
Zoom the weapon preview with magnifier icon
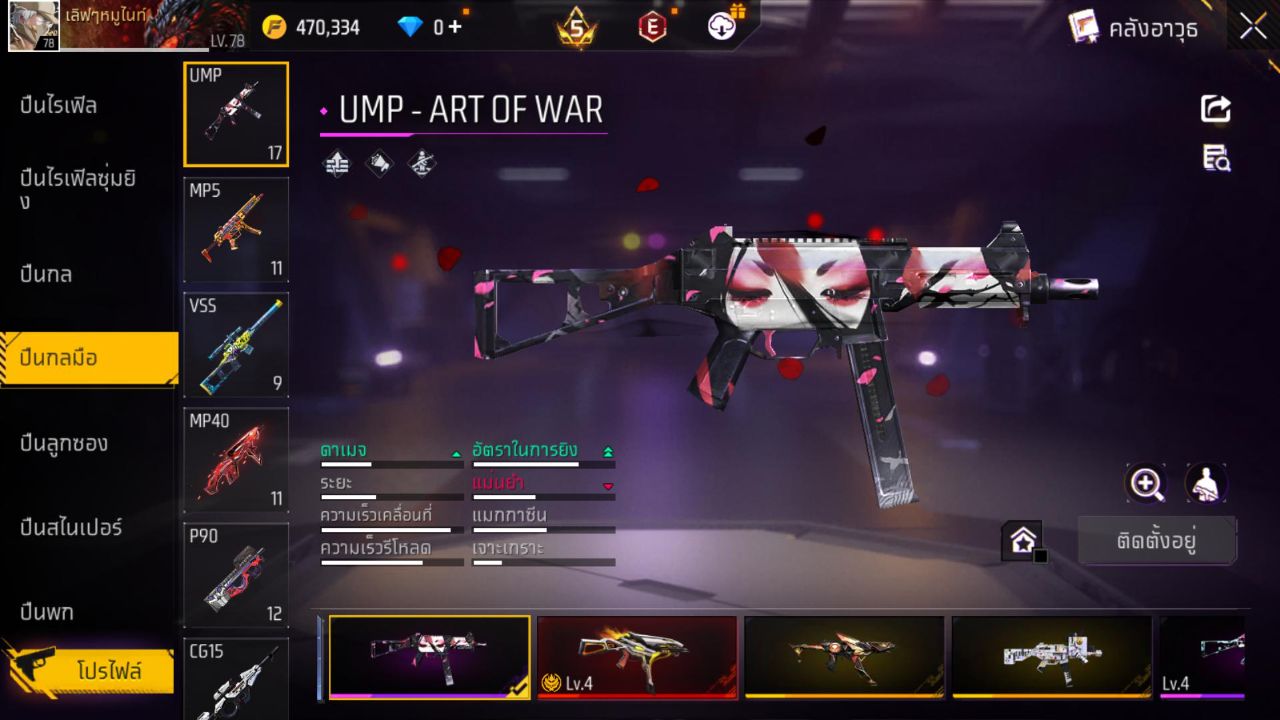pyautogui.click(x=1146, y=484)
